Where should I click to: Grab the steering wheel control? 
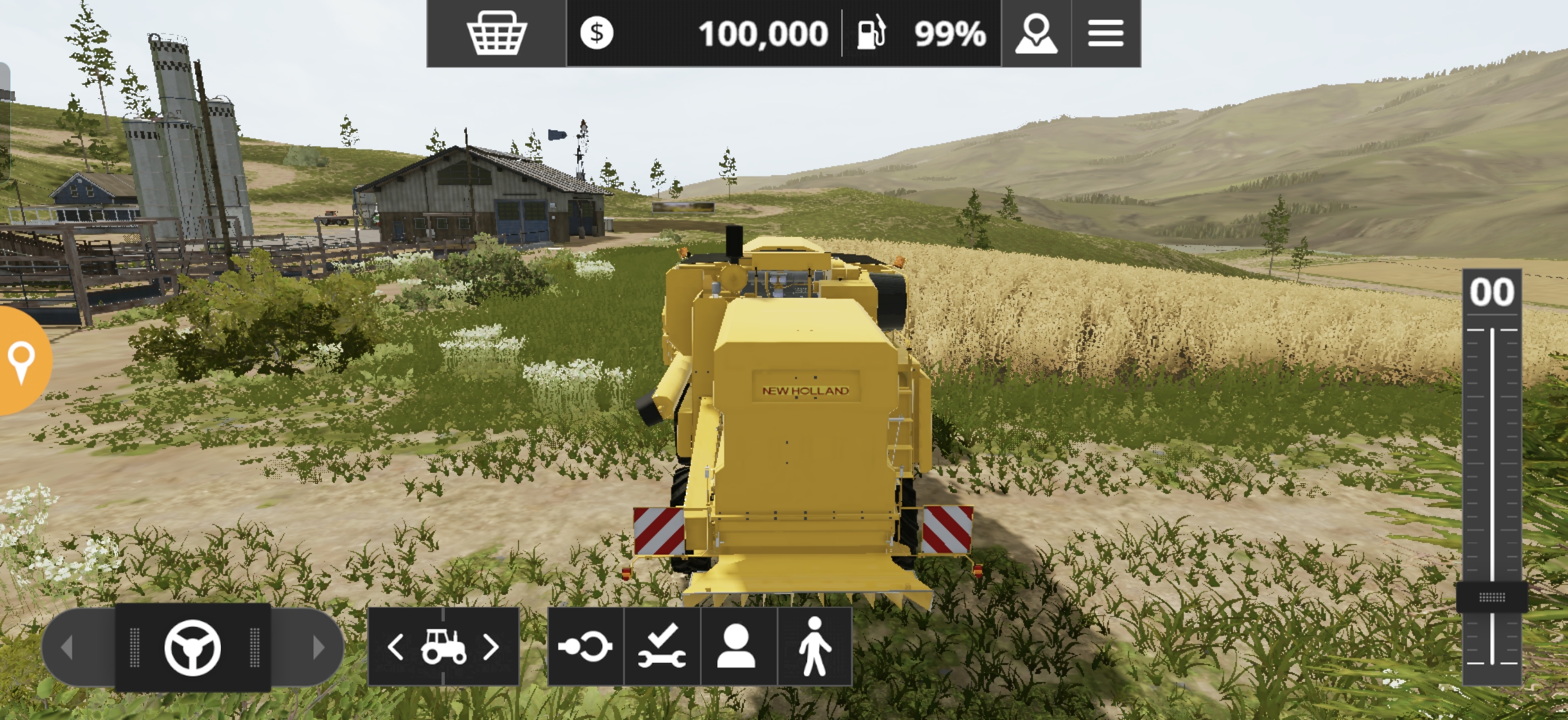(193, 647)
